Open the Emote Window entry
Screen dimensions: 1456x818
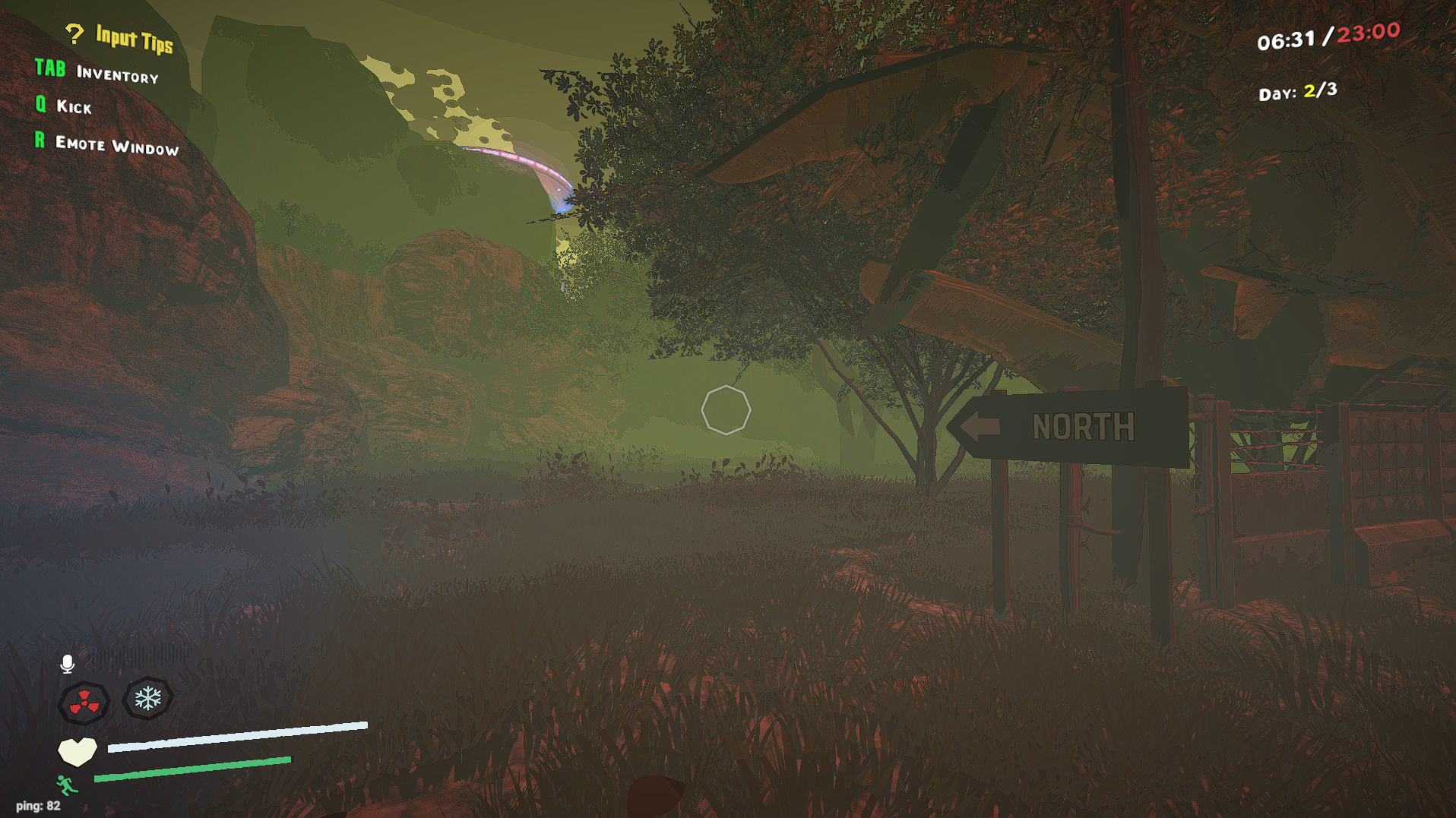tap(116, 144)
